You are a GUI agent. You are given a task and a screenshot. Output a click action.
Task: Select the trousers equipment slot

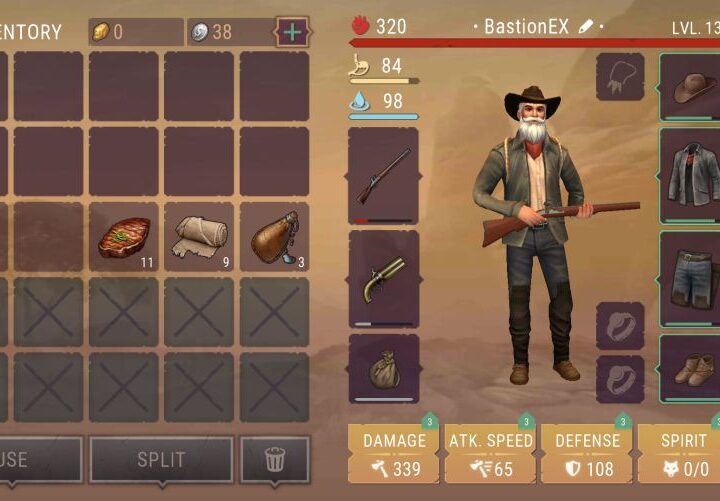[x=691, y=279]
